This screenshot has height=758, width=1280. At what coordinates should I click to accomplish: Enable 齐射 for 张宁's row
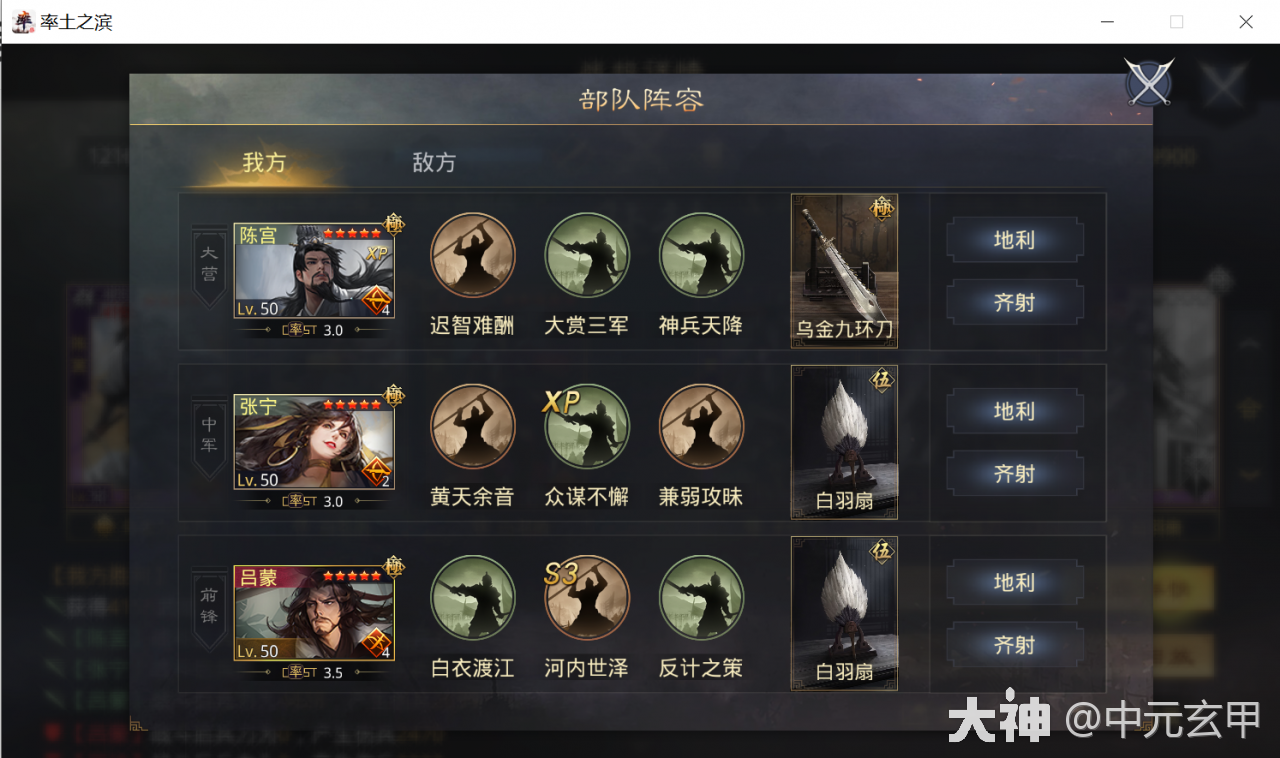click(1015, 473)
